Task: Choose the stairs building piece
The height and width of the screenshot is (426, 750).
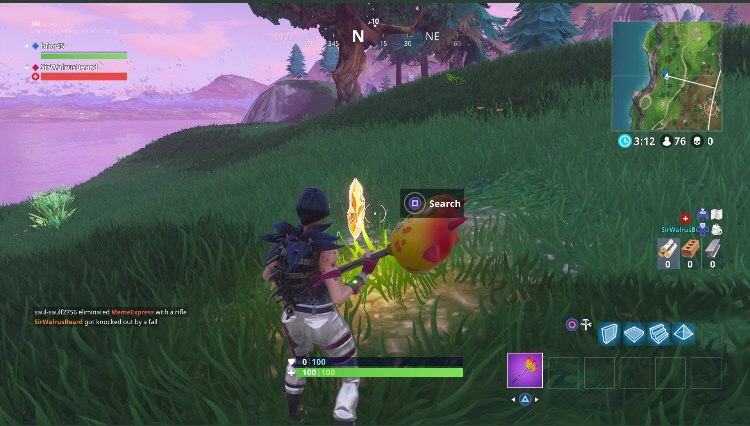Action: (658, 334)
